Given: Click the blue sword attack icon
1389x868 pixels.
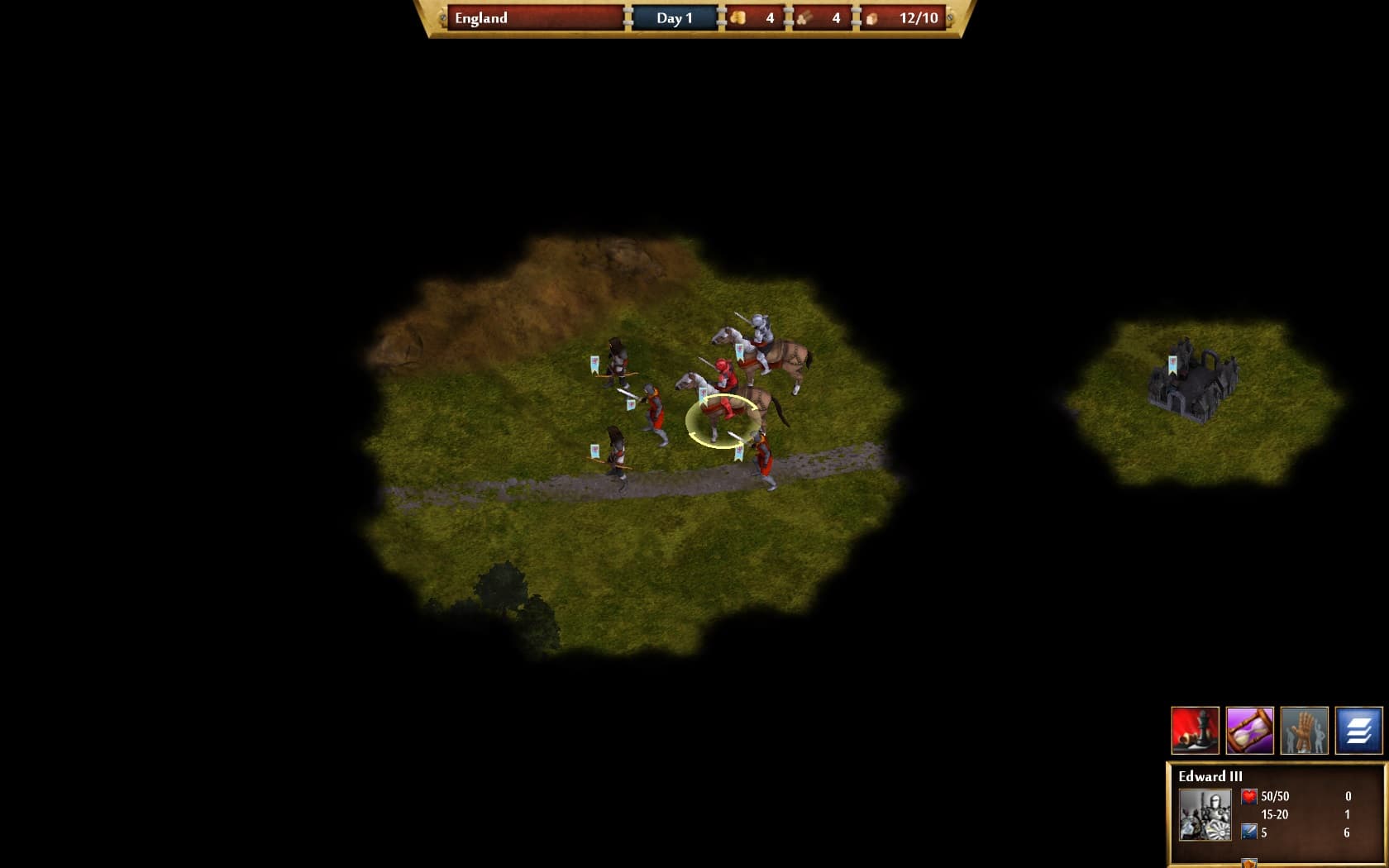Looking at the screenshot, I should point(1248,832).
